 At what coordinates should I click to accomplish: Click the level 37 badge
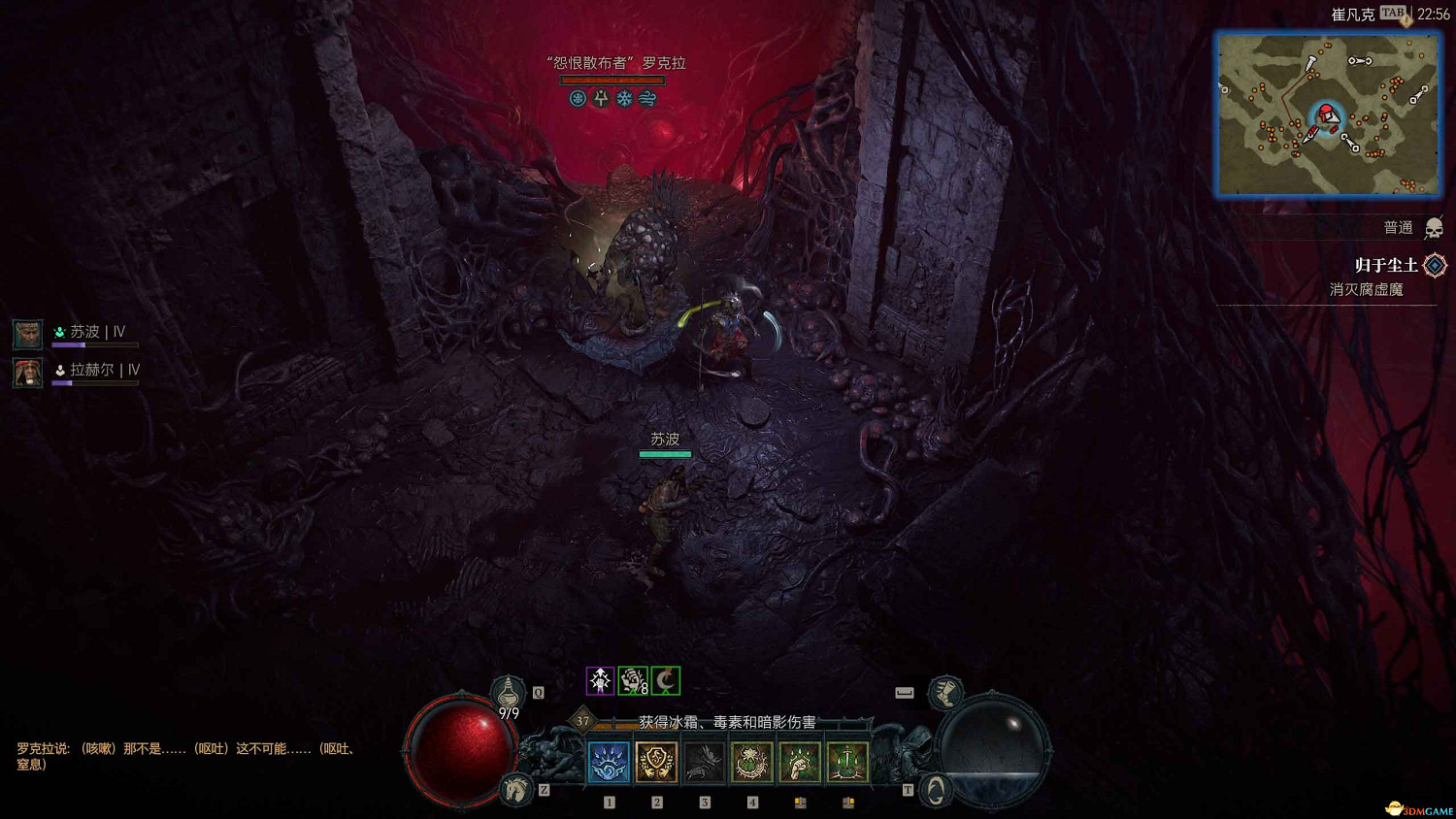click(x=582, y=720)
